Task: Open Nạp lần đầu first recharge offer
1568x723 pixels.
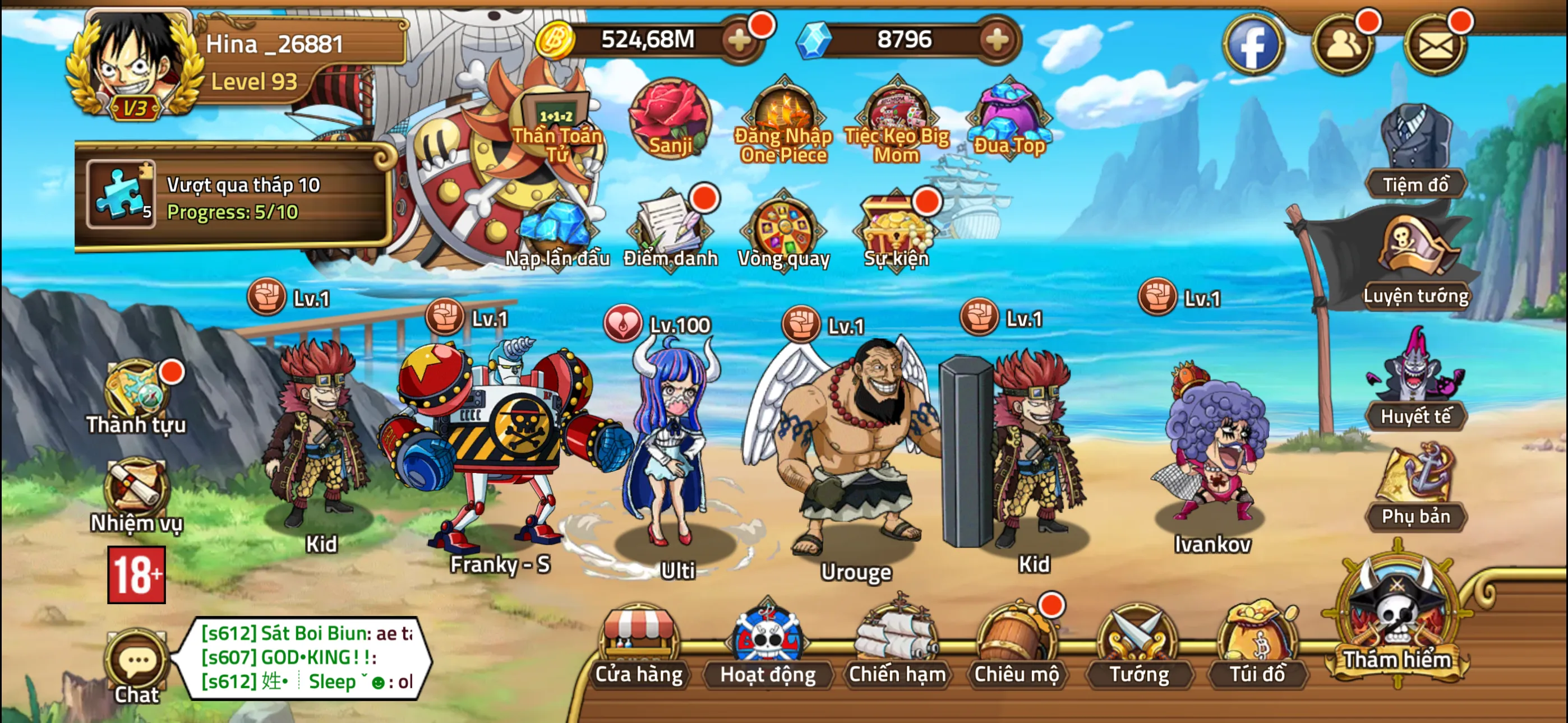Action: [557, 233]
